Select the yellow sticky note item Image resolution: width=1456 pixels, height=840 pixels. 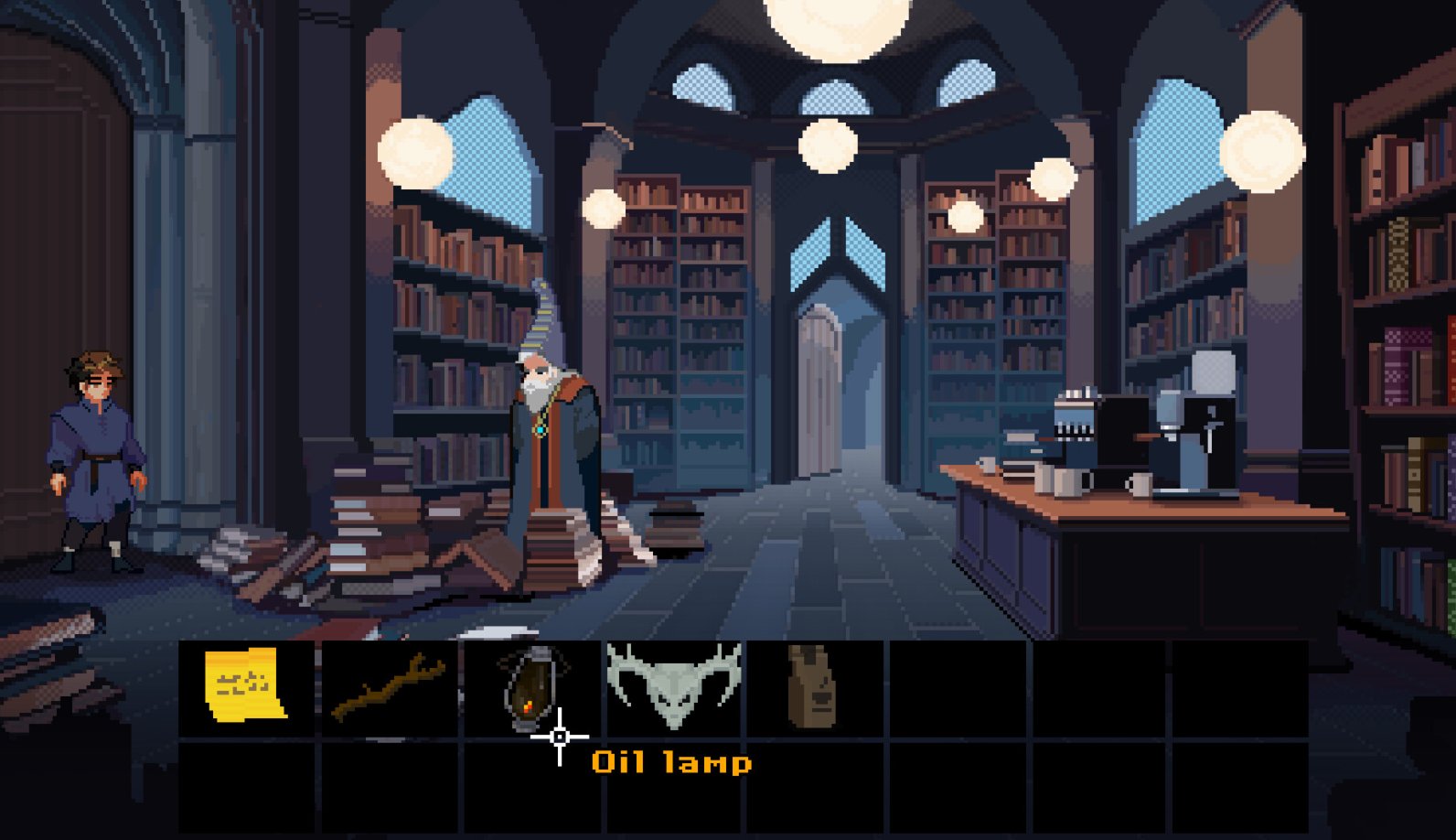coord(244,685)
